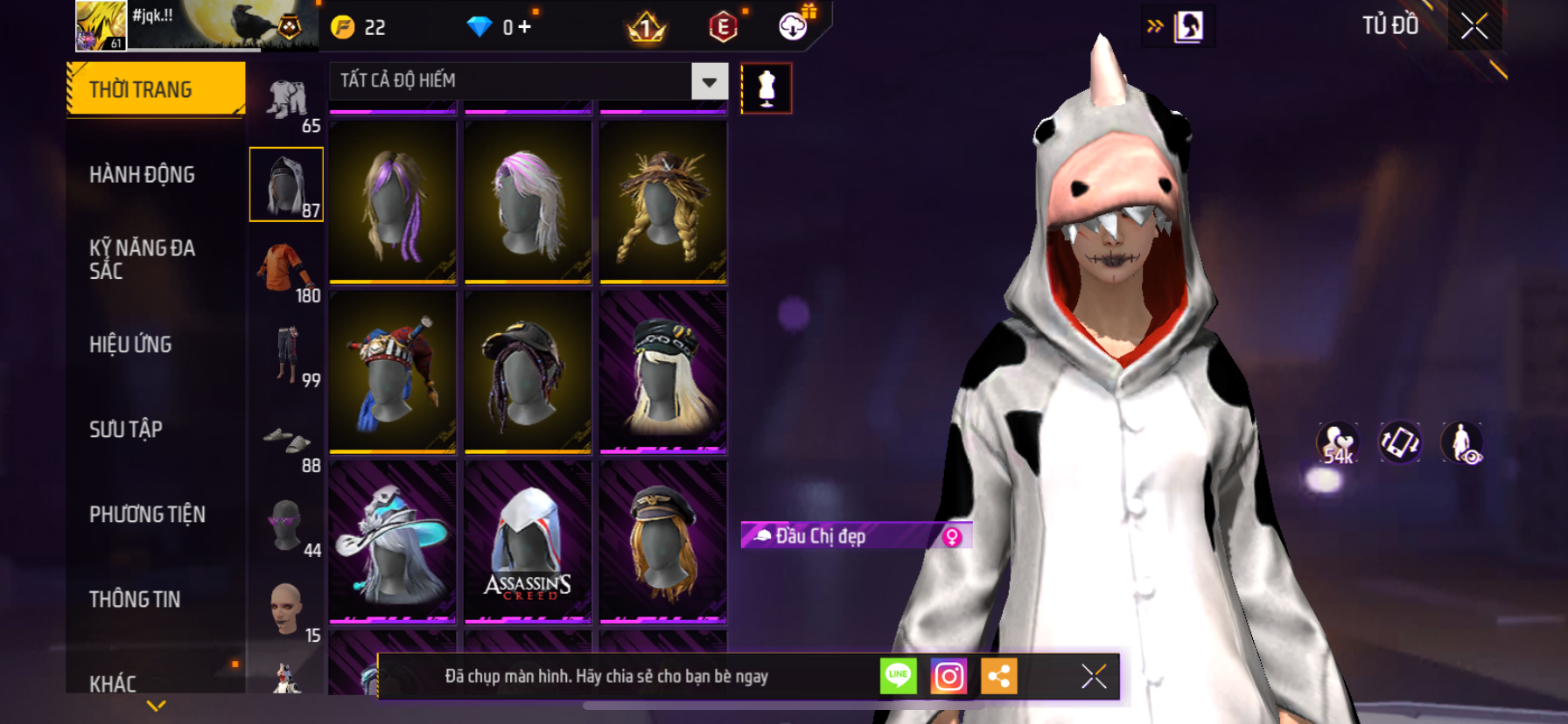Viewport: 1568px width, 724px height.
Task: Switch to the THỜI TRANG tab
Action: (x=155, y=89)
